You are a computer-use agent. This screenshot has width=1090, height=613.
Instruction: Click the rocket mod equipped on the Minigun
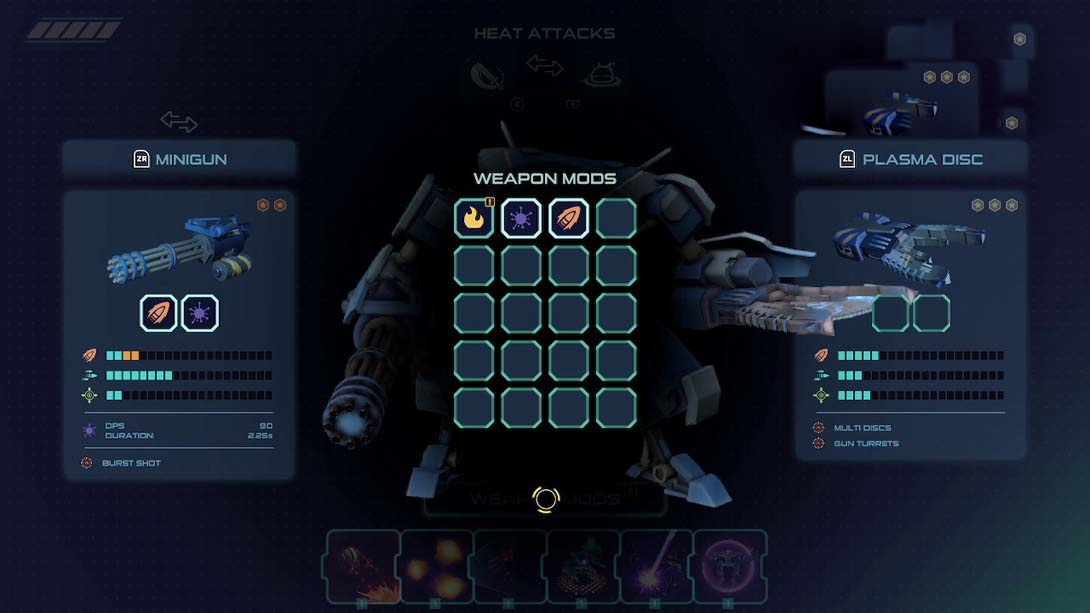pyautogui.click(x=159, y=313)
